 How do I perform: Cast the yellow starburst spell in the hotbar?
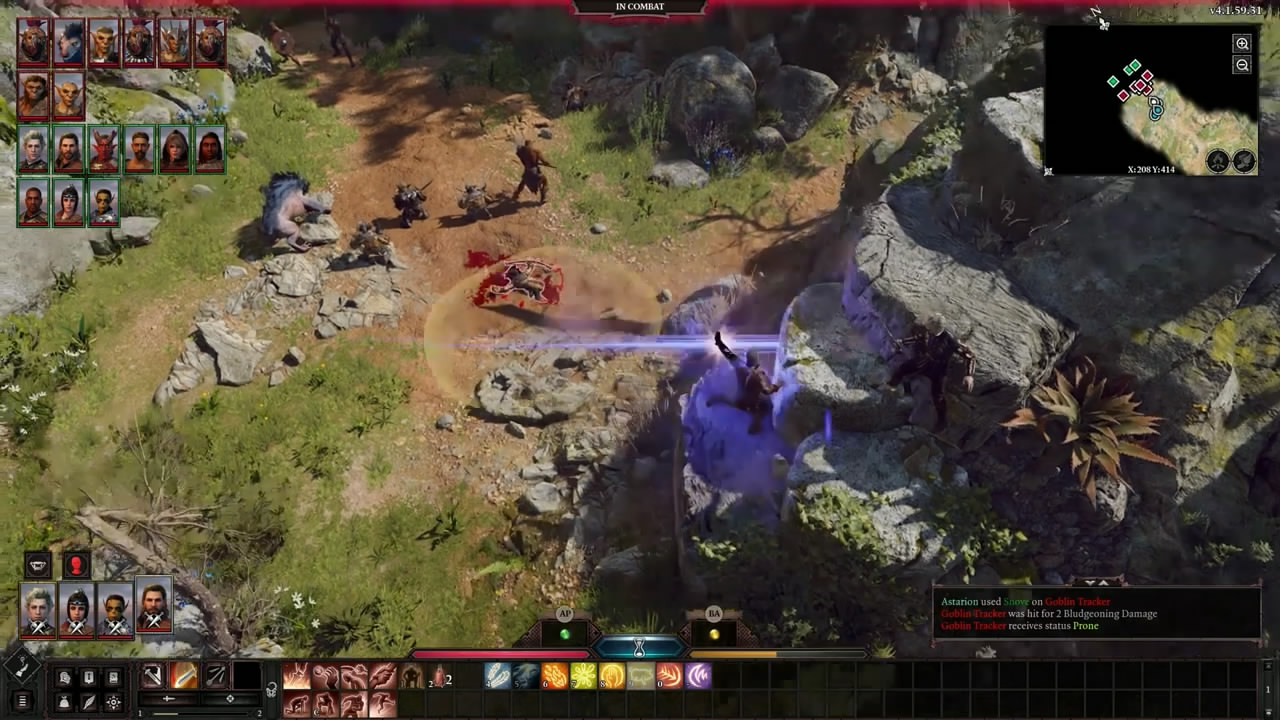click(583, 676)
